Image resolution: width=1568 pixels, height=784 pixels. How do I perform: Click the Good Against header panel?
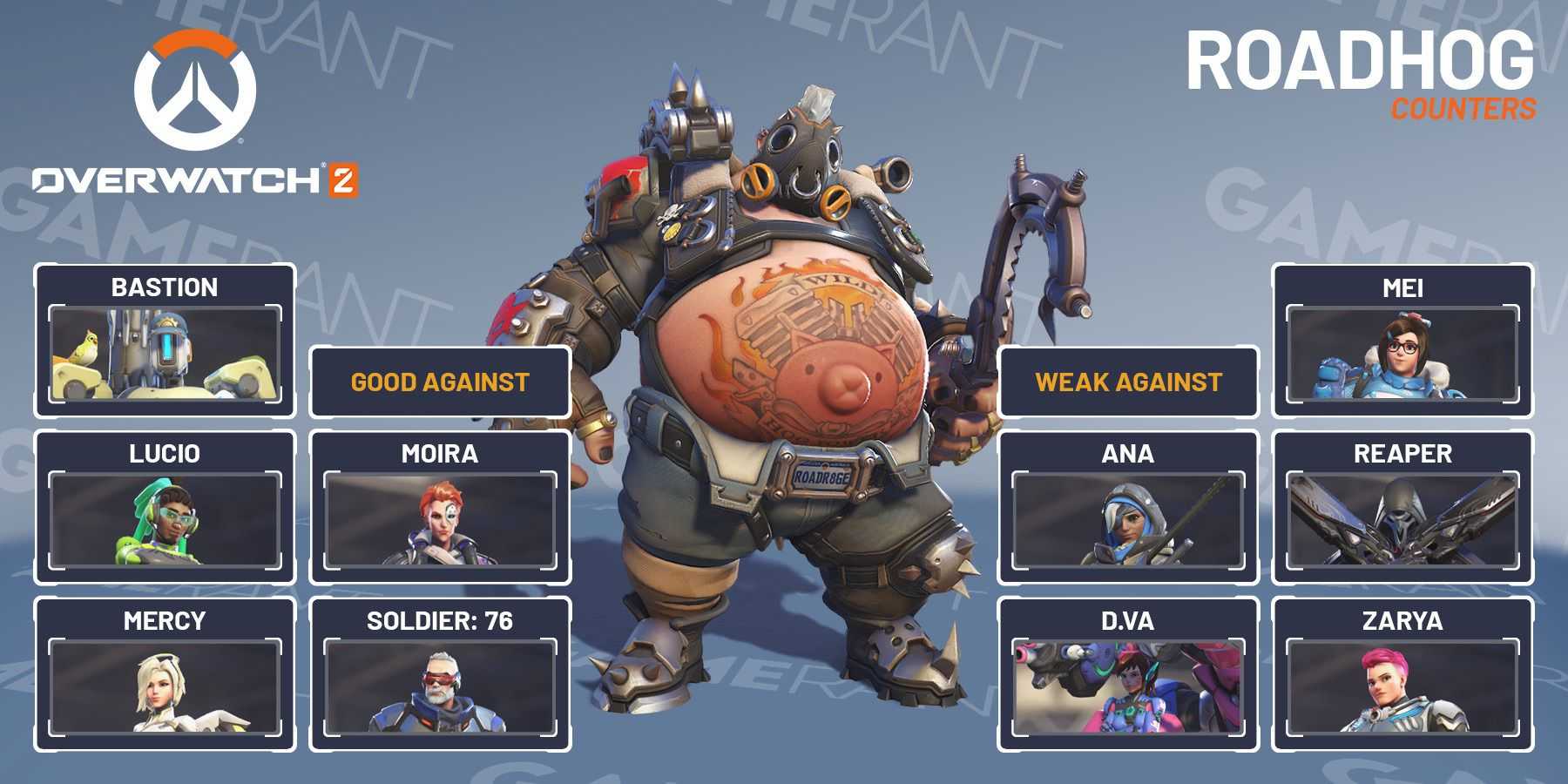(440, 382)
